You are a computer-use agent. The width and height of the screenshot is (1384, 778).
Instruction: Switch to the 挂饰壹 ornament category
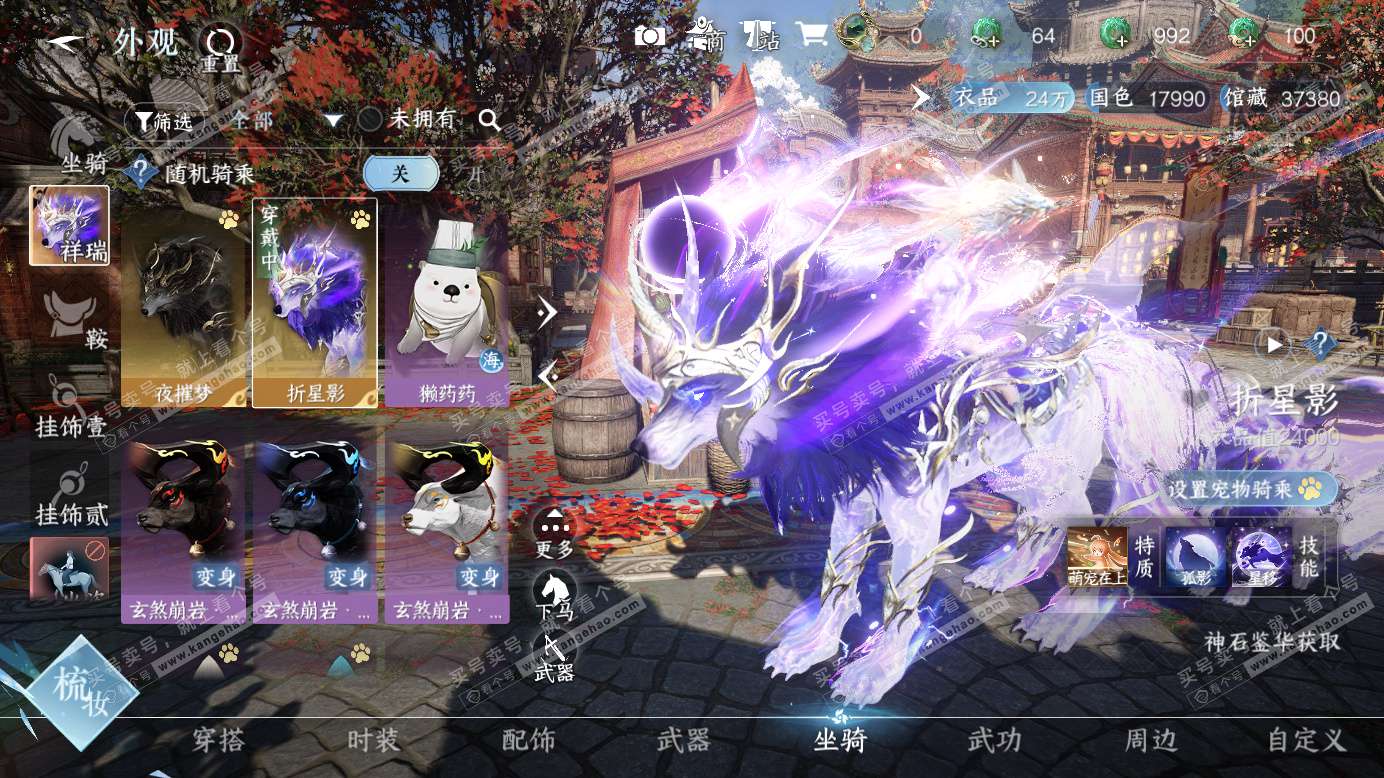(70, 408)
